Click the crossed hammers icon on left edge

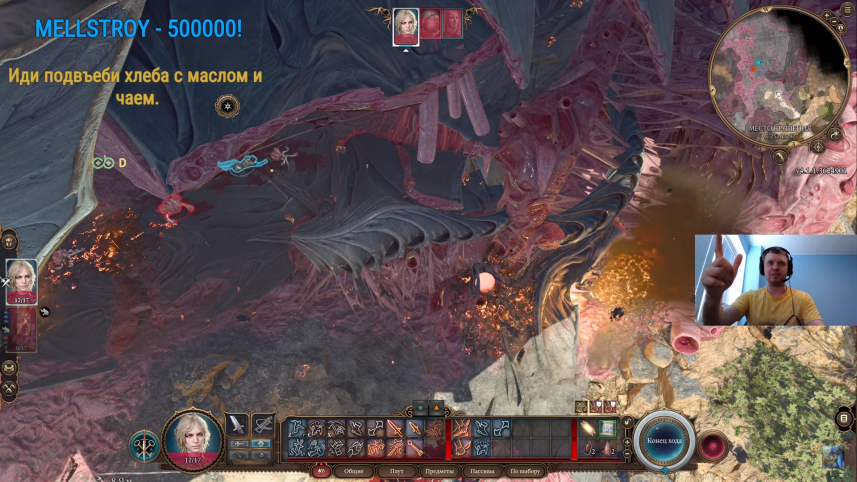pyautogui.click(x=9, y=388)
